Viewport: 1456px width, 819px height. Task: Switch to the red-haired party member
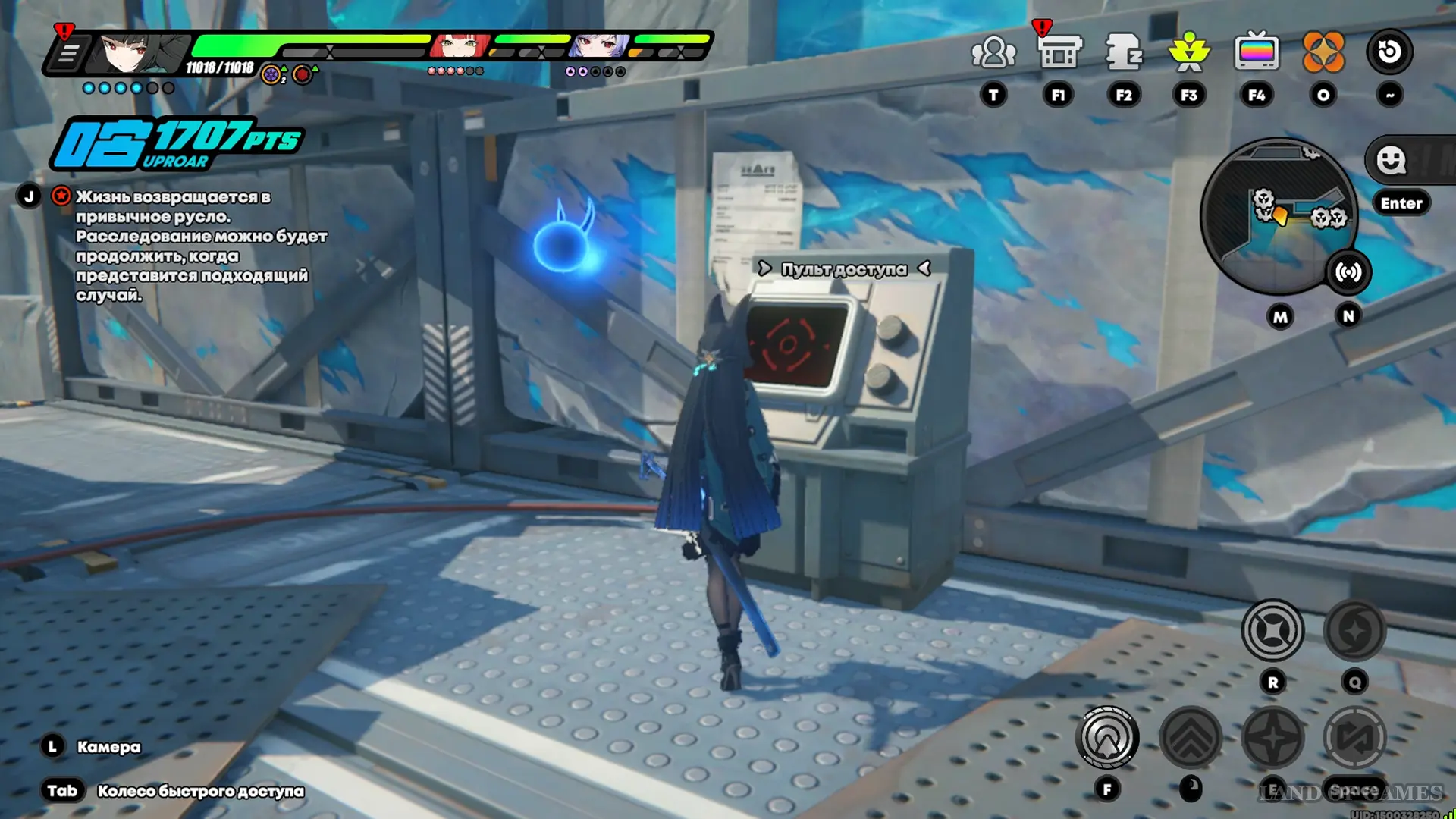(x=459, y=47)
